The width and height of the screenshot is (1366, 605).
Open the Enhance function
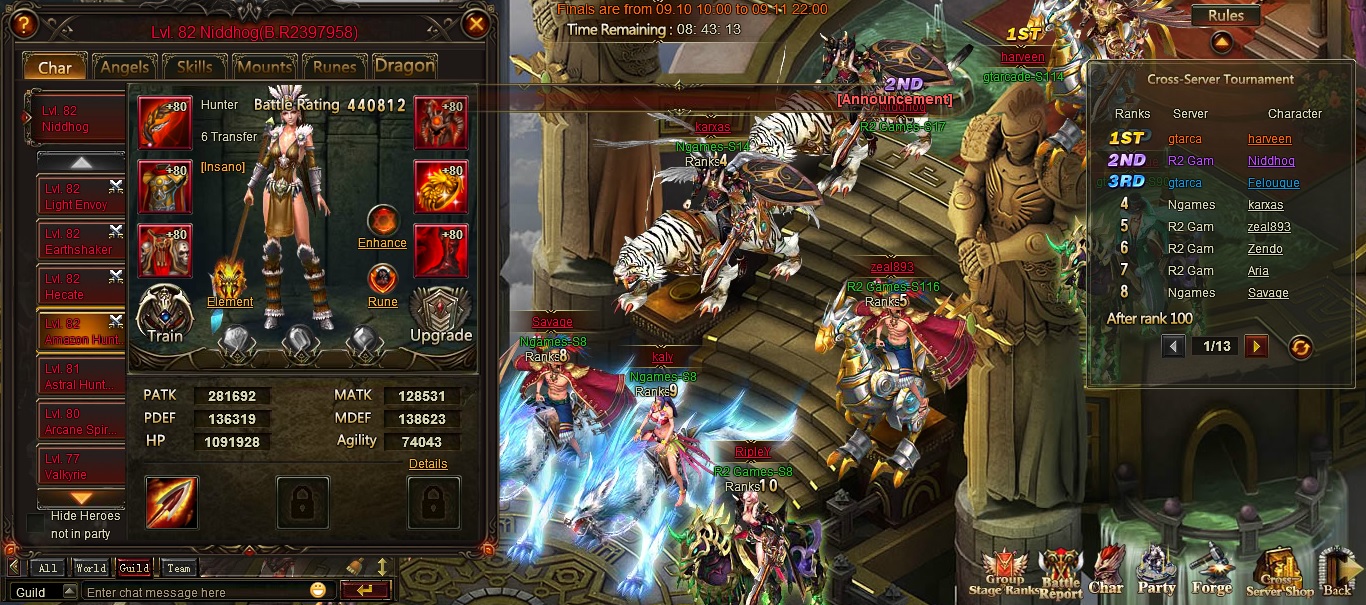[382, 226]
